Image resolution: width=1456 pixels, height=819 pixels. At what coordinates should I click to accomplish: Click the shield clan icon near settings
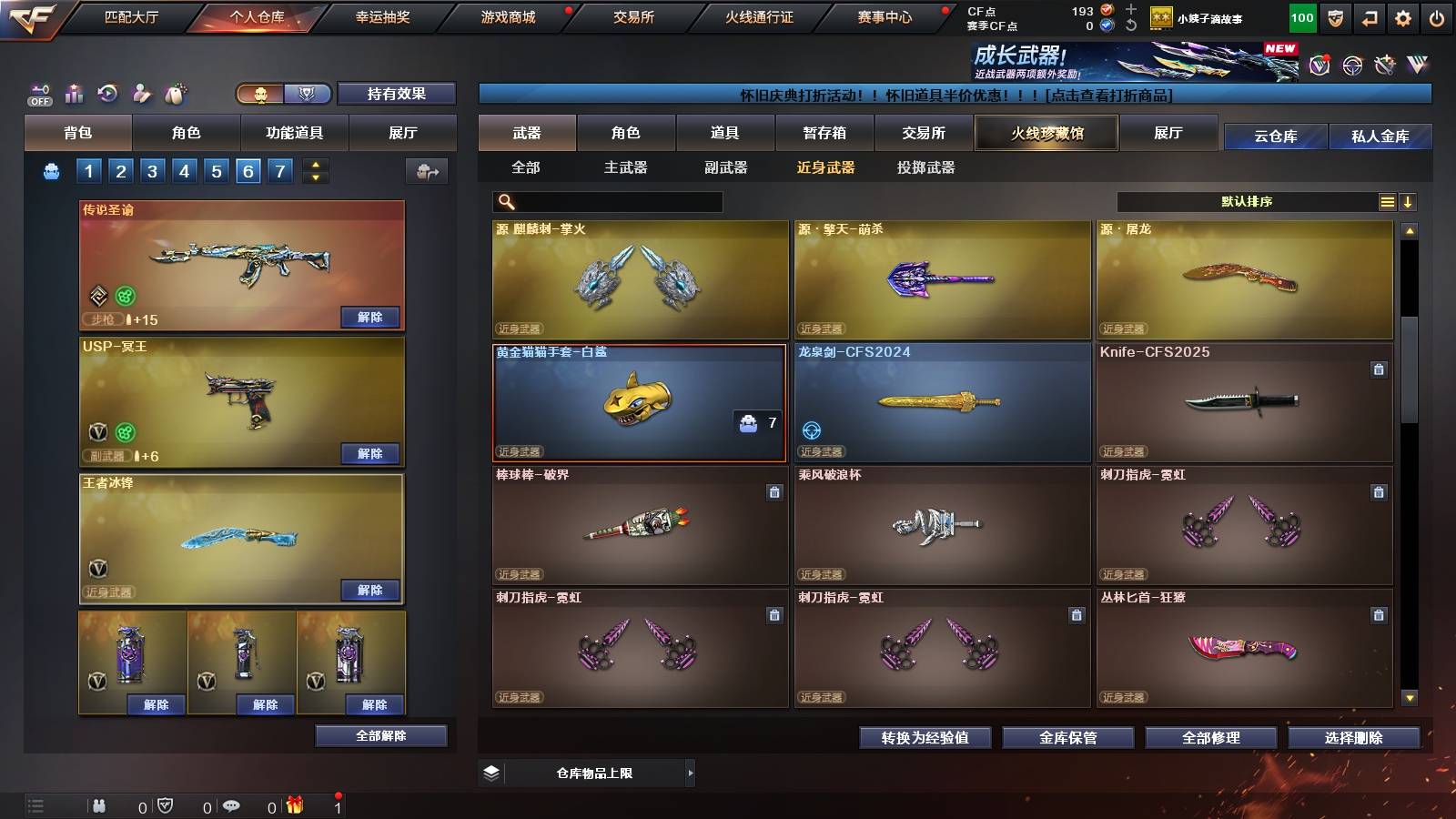1334,16
